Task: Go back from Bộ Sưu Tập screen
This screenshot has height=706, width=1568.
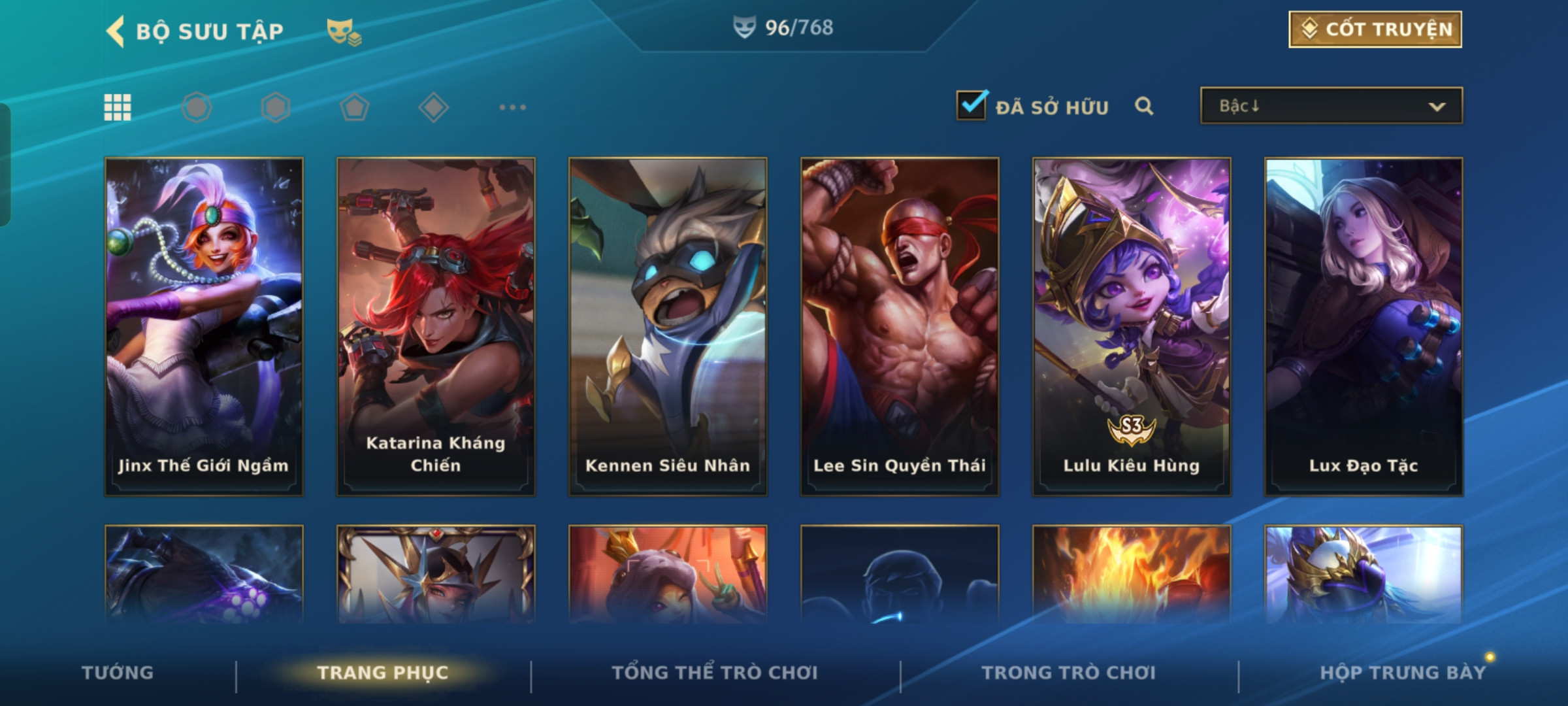Action: pos(116,31)
